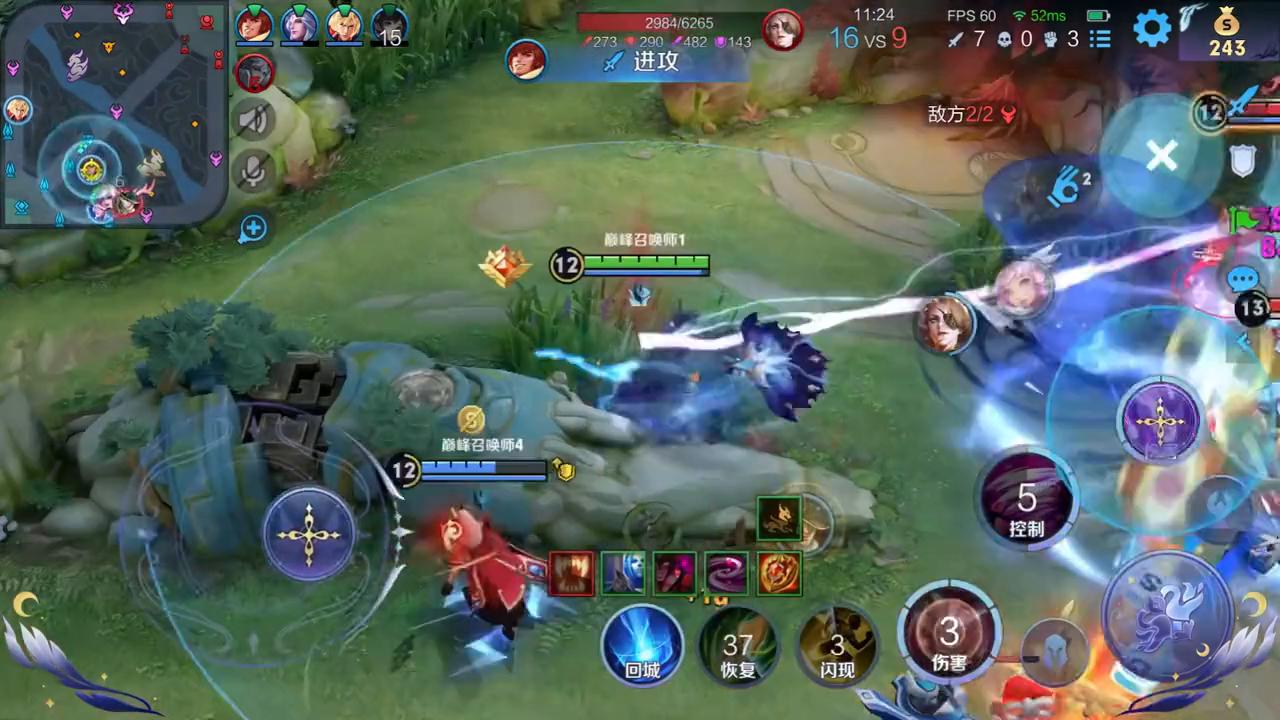The height and width of the screenshot is (720, 1280).
Task: Expand the minimap plus button
Action: point(253,228)
